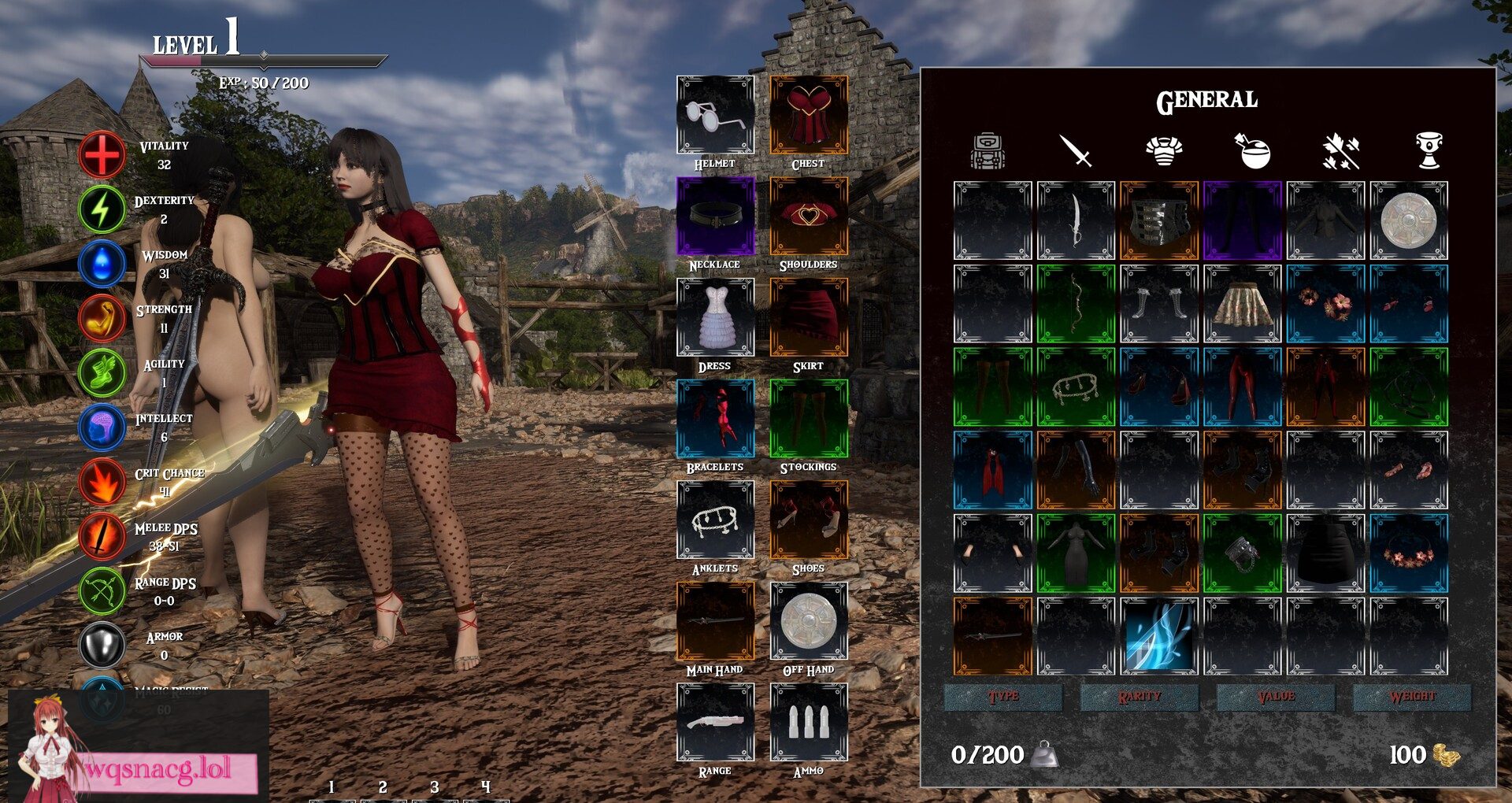Open the Ammo bullets slot
The height and width of the screenshot is (803, 1512).
click(808, 722)
